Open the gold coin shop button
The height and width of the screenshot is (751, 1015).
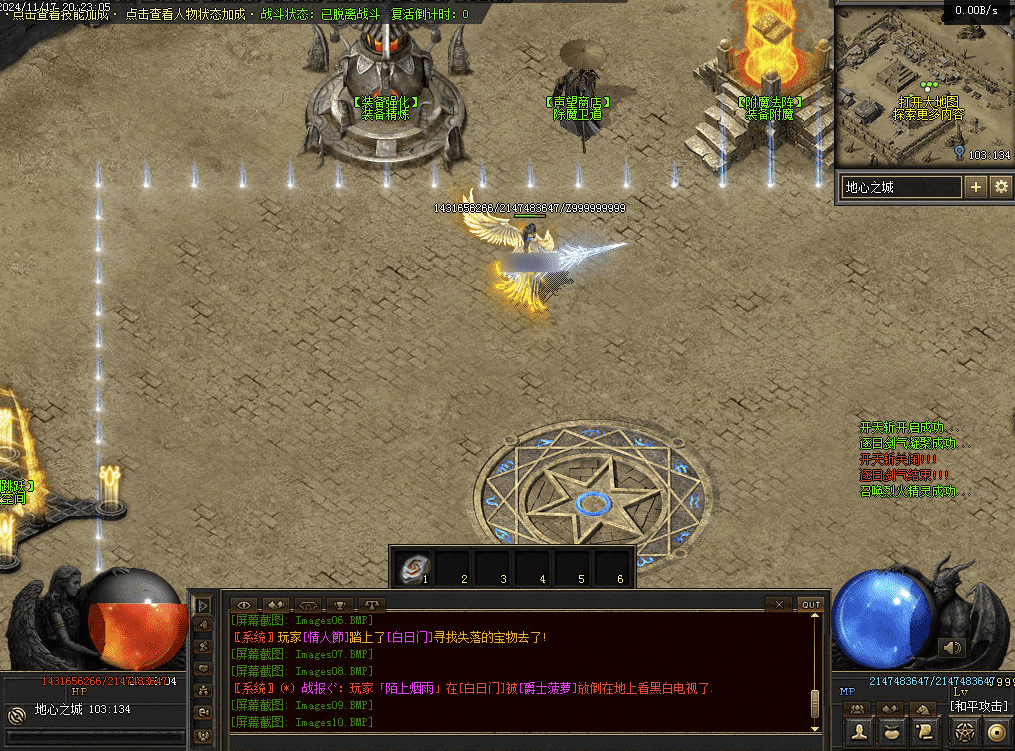tap(996, 733)
